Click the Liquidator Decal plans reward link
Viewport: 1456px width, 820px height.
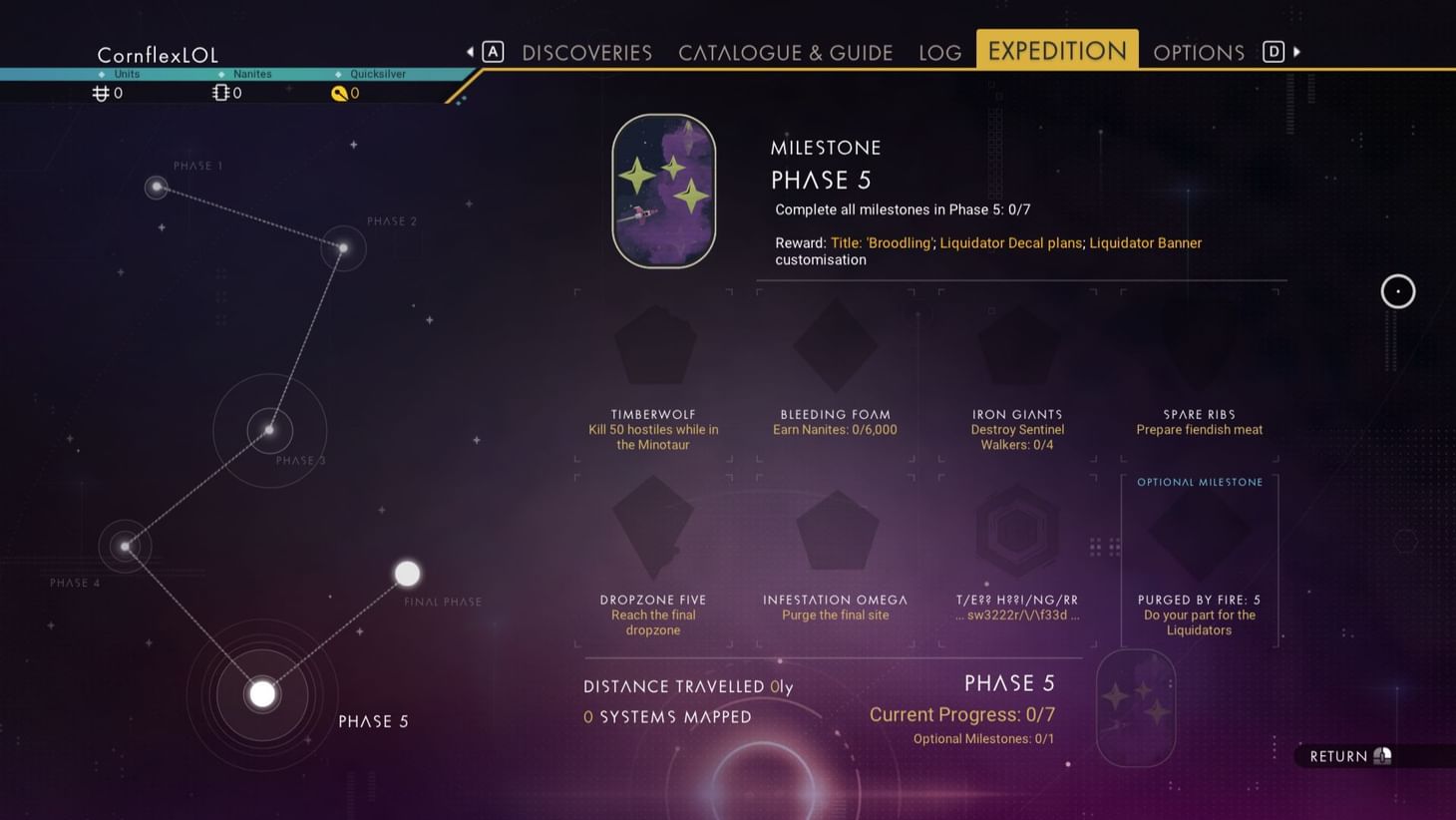point(1011,242)
